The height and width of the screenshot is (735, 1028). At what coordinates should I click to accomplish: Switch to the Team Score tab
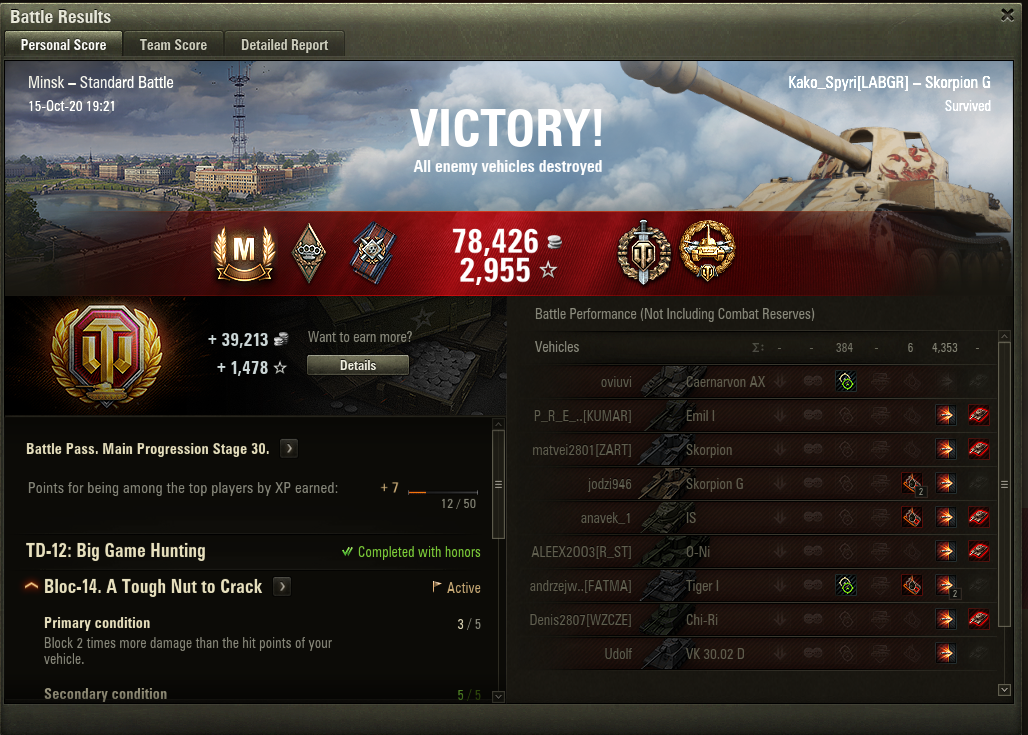173,45
